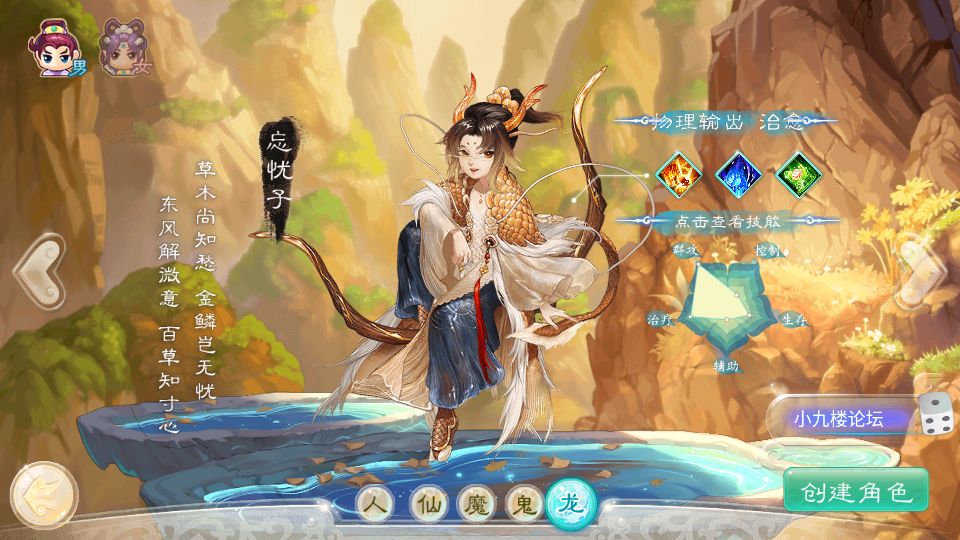Click the 小九楼论坛 name field

840,418
